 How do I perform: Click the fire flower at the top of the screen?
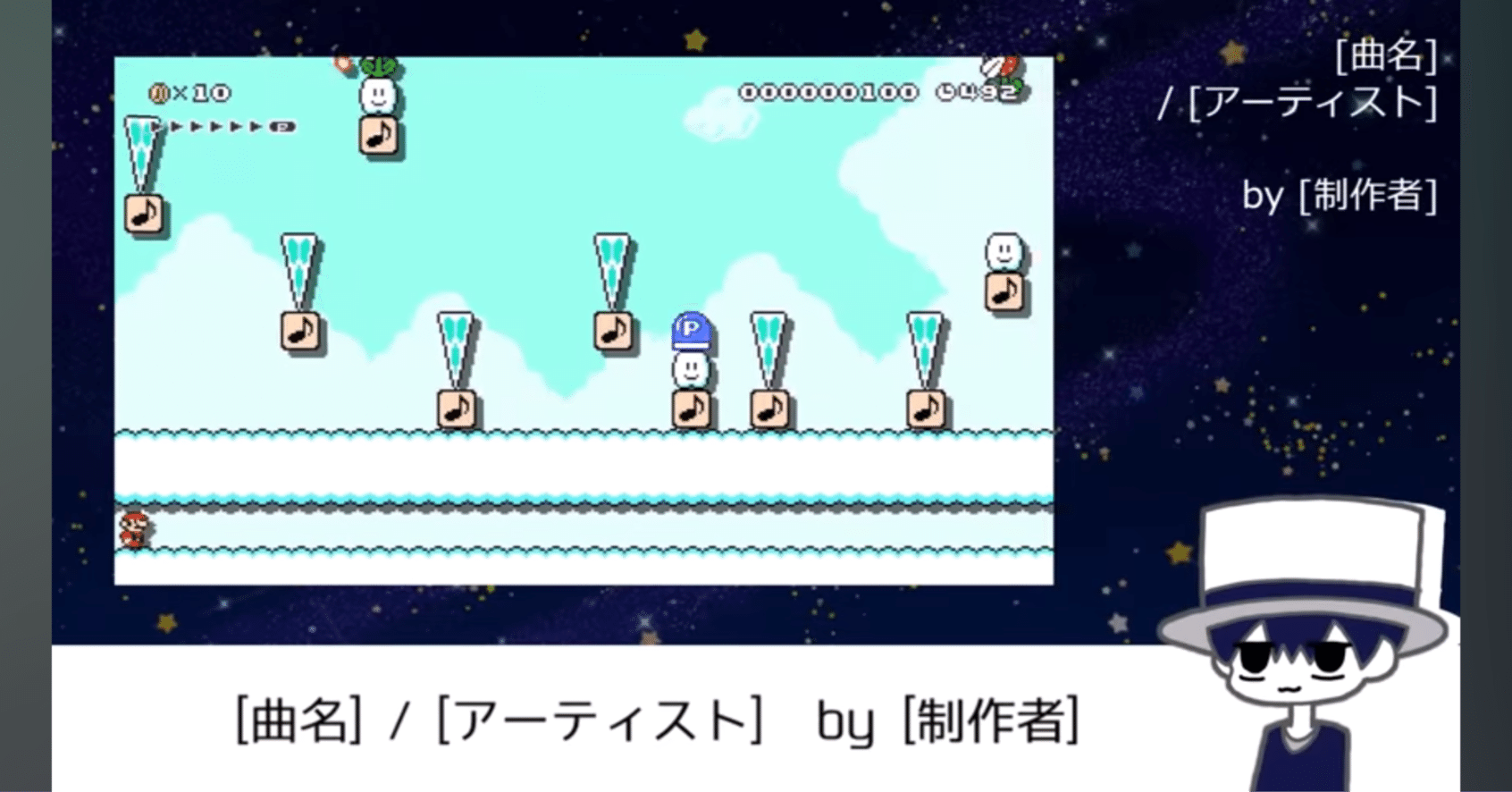tap(343, 63)
